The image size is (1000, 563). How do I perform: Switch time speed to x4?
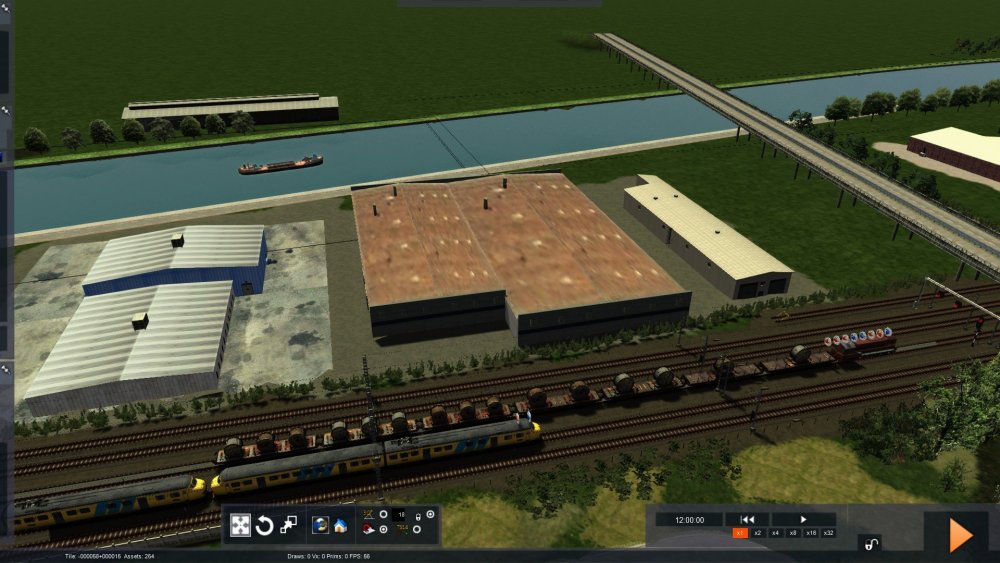pos(775,533)
